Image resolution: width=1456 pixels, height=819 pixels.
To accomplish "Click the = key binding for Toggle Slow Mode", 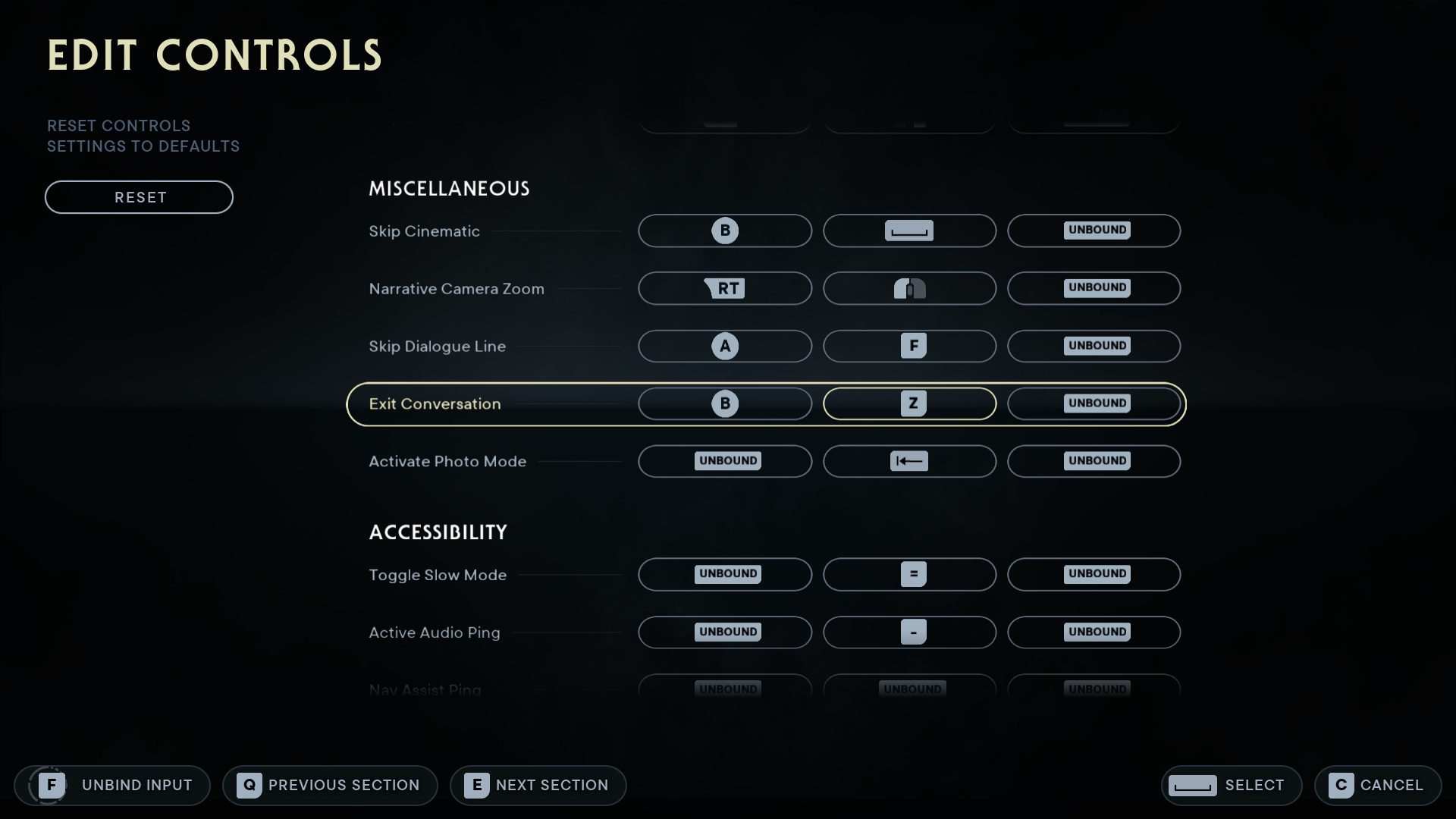I will coord(909,574).
